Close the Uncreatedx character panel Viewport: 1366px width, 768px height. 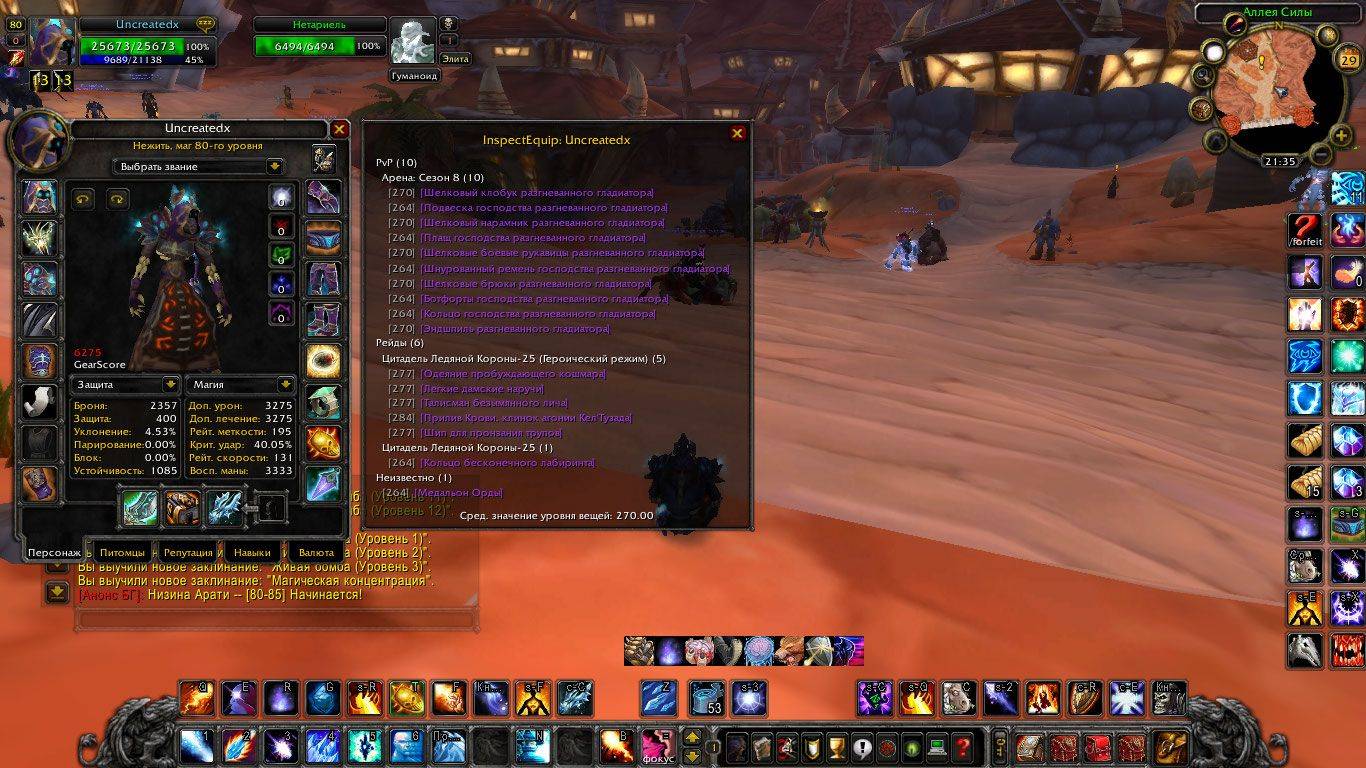[x=339, y=129]
